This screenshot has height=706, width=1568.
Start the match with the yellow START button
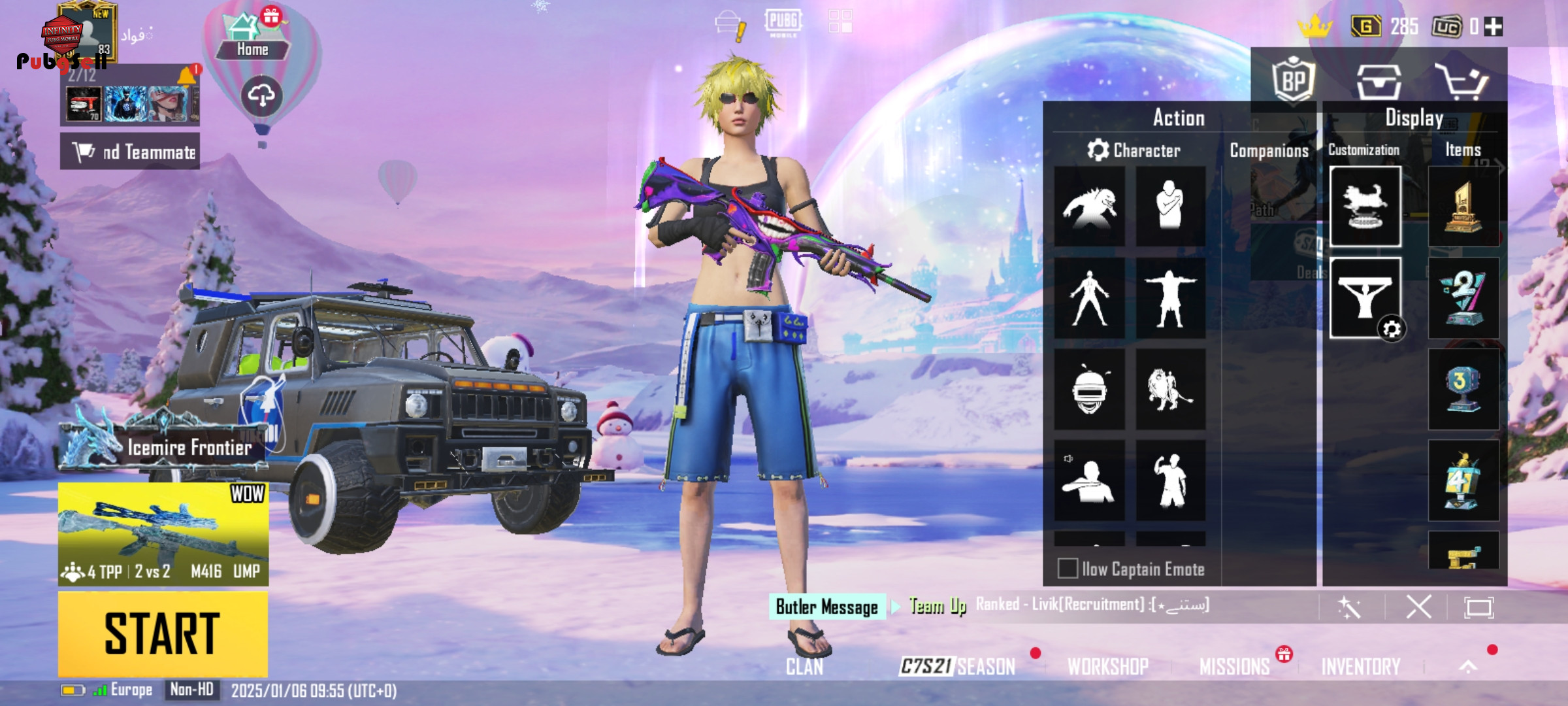[x=163, y=633]
